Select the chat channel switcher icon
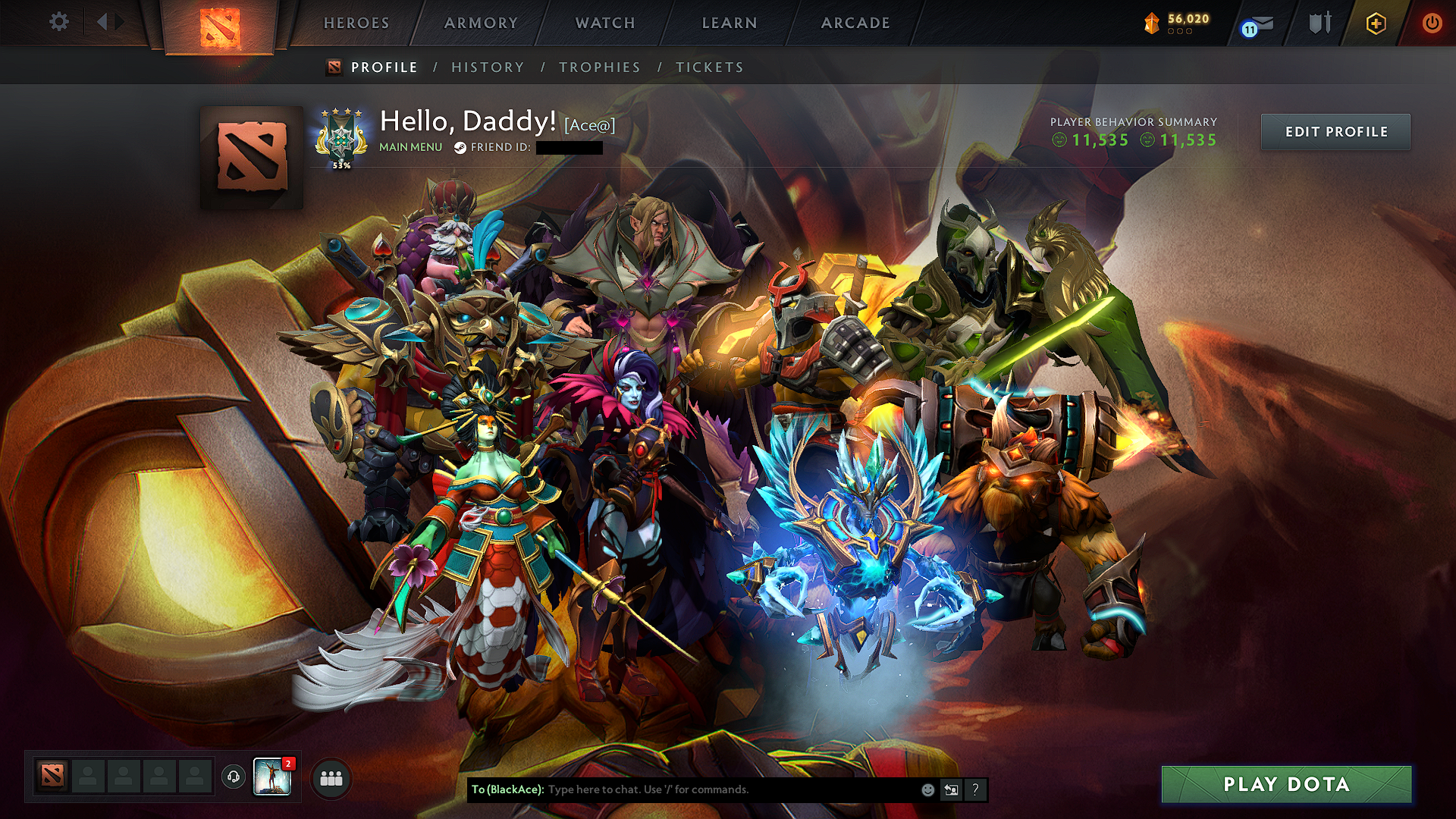 (x=950, y=790)
